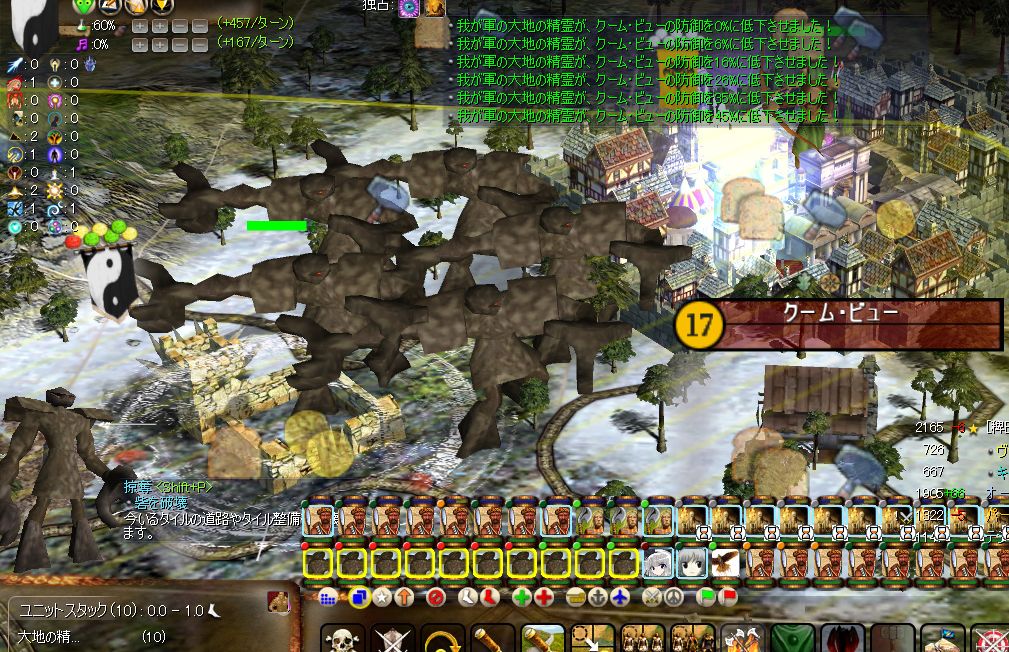Screen dimensions: 1009x652
Task: Toggle the blue airplane filter button
Action: tap(621, 597)
